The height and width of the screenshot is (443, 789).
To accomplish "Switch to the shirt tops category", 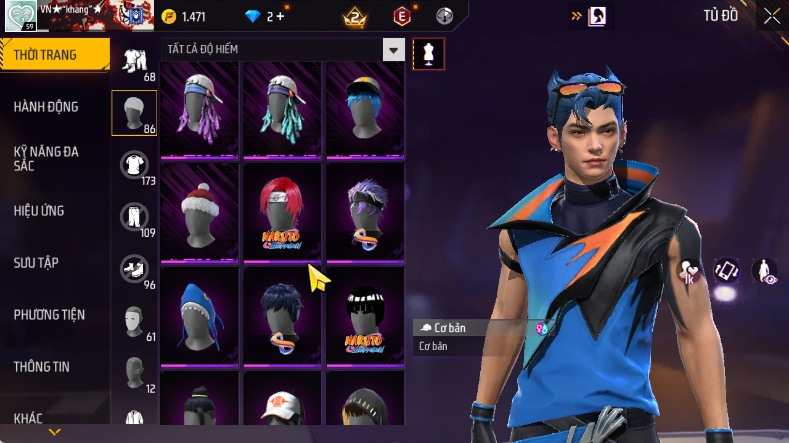I will (x=134, y=164).
